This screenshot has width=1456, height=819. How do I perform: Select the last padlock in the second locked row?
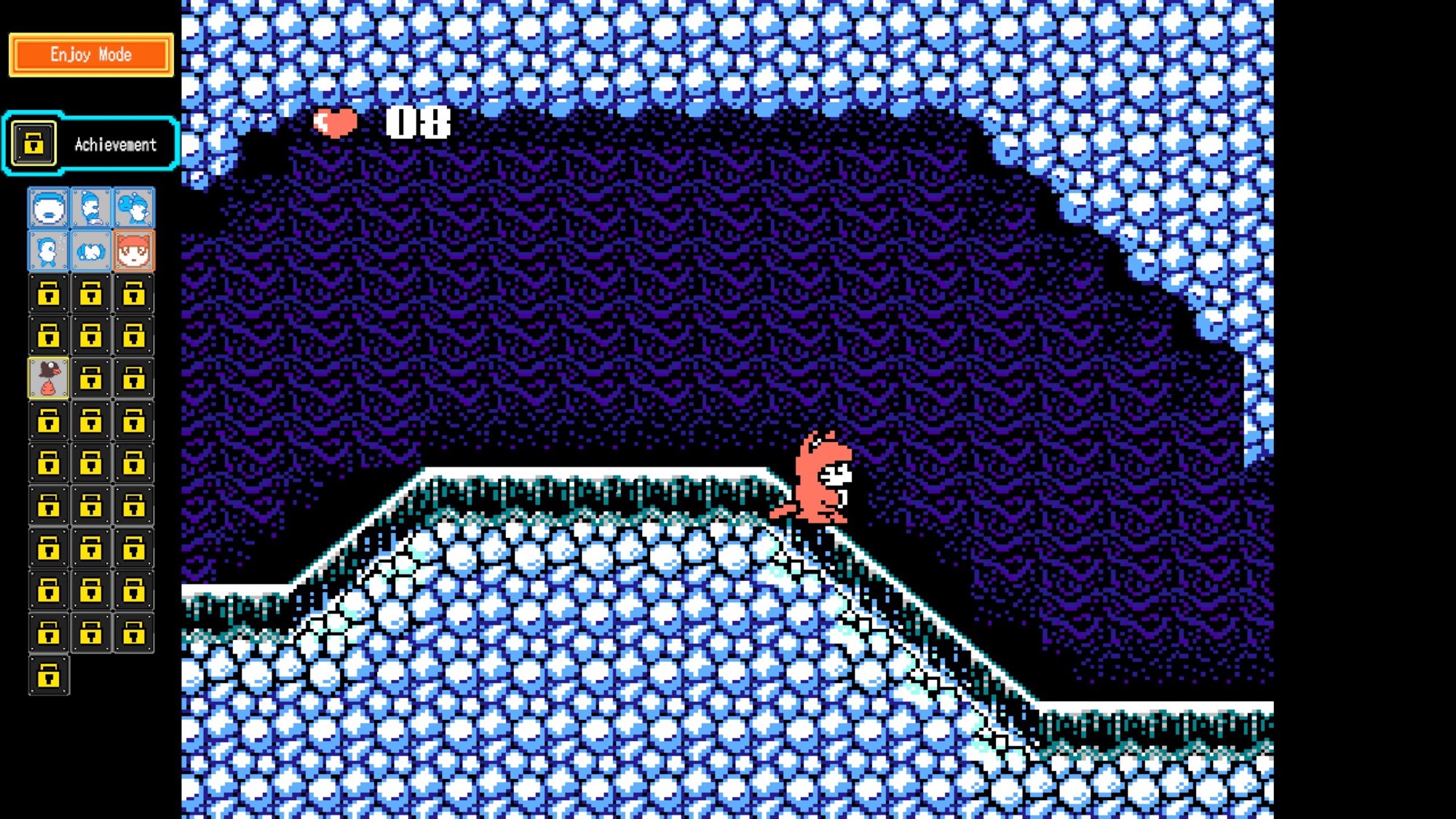point(134,336)
